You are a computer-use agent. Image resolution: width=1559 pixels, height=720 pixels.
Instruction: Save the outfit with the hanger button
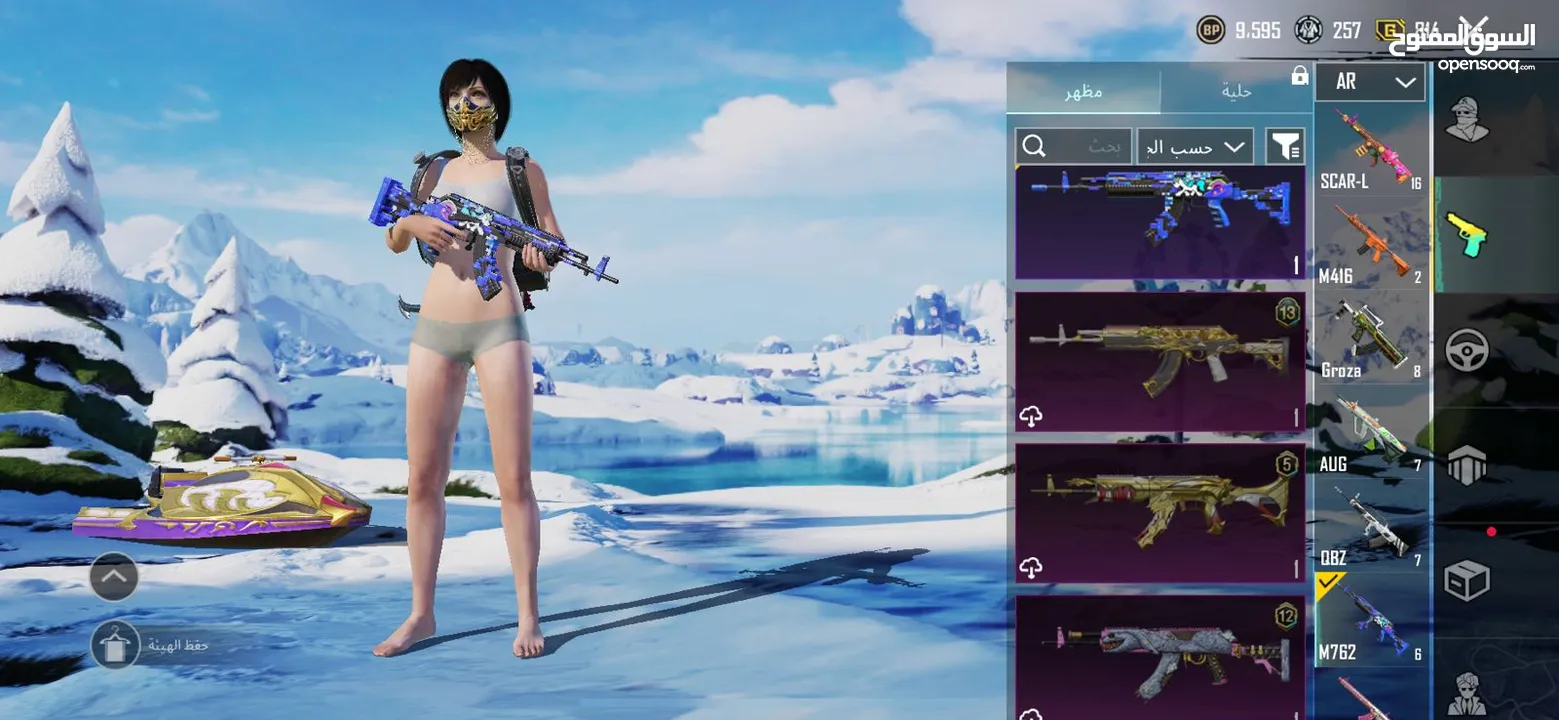[115, 645]
